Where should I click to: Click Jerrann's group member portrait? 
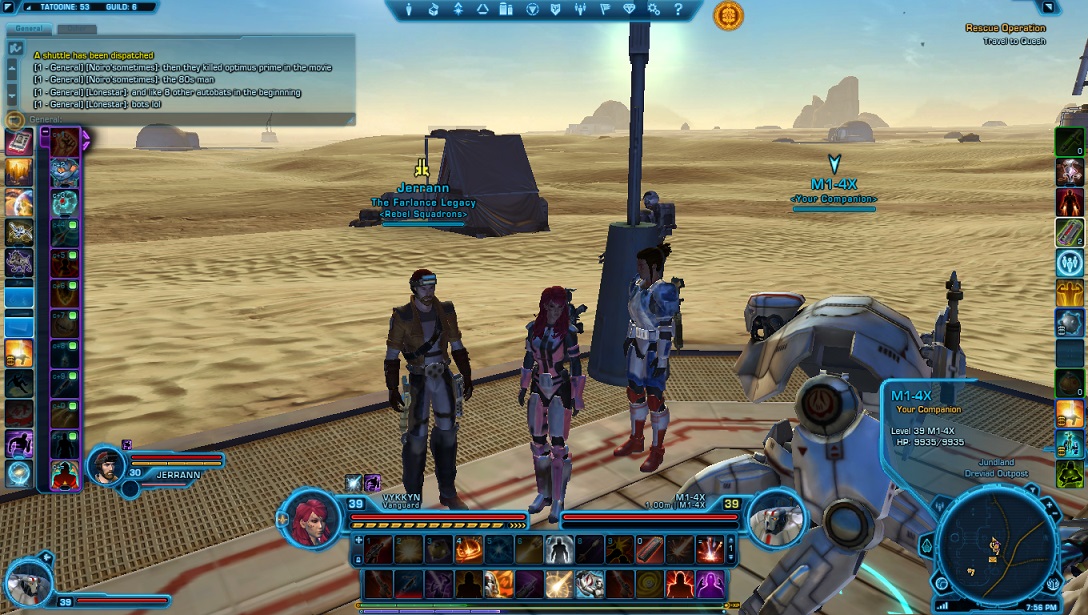(105, 464)
